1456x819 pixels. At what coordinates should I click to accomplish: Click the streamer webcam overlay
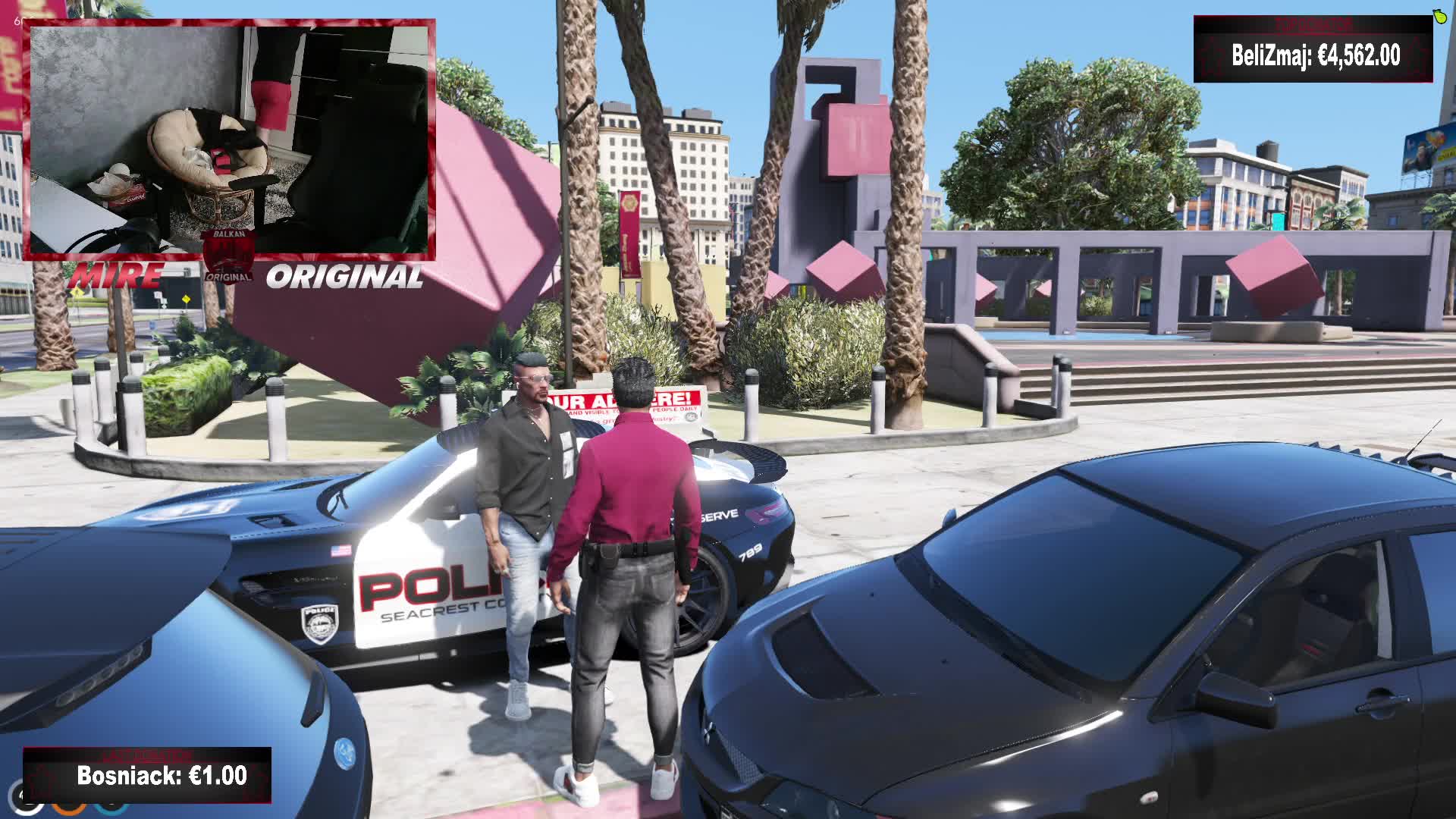click(230, 140)
